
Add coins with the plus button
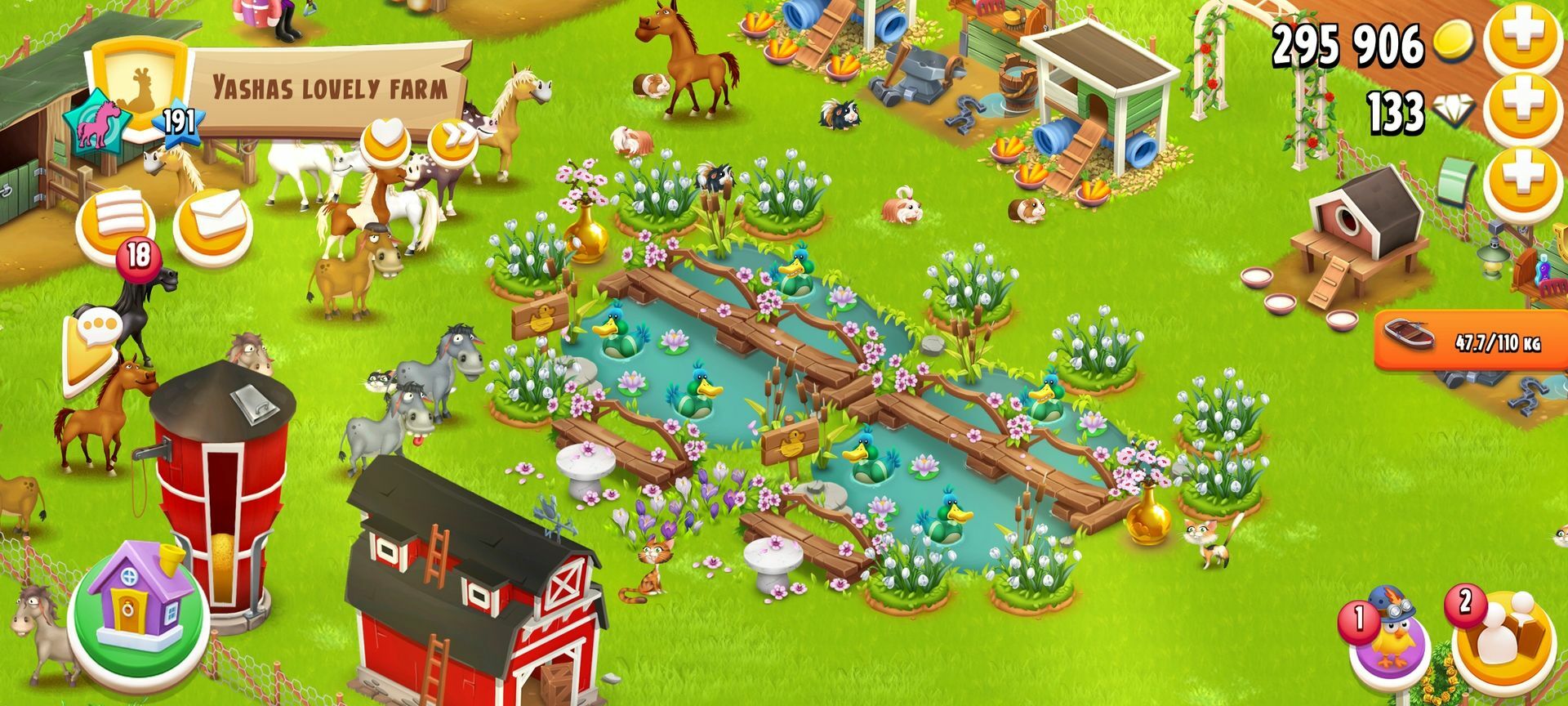1523,41
